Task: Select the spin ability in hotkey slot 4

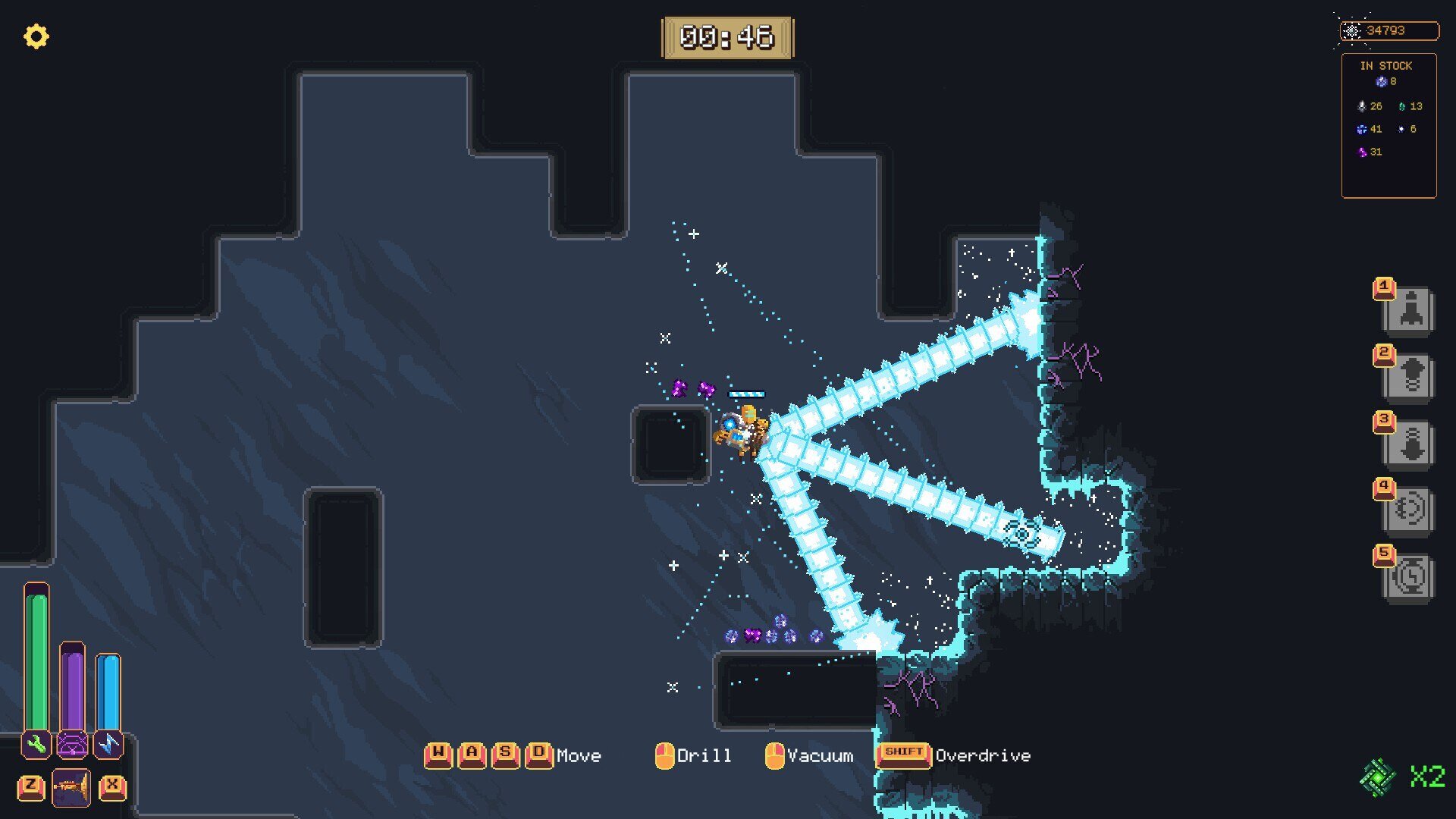Action: (x=1410, y=510)
